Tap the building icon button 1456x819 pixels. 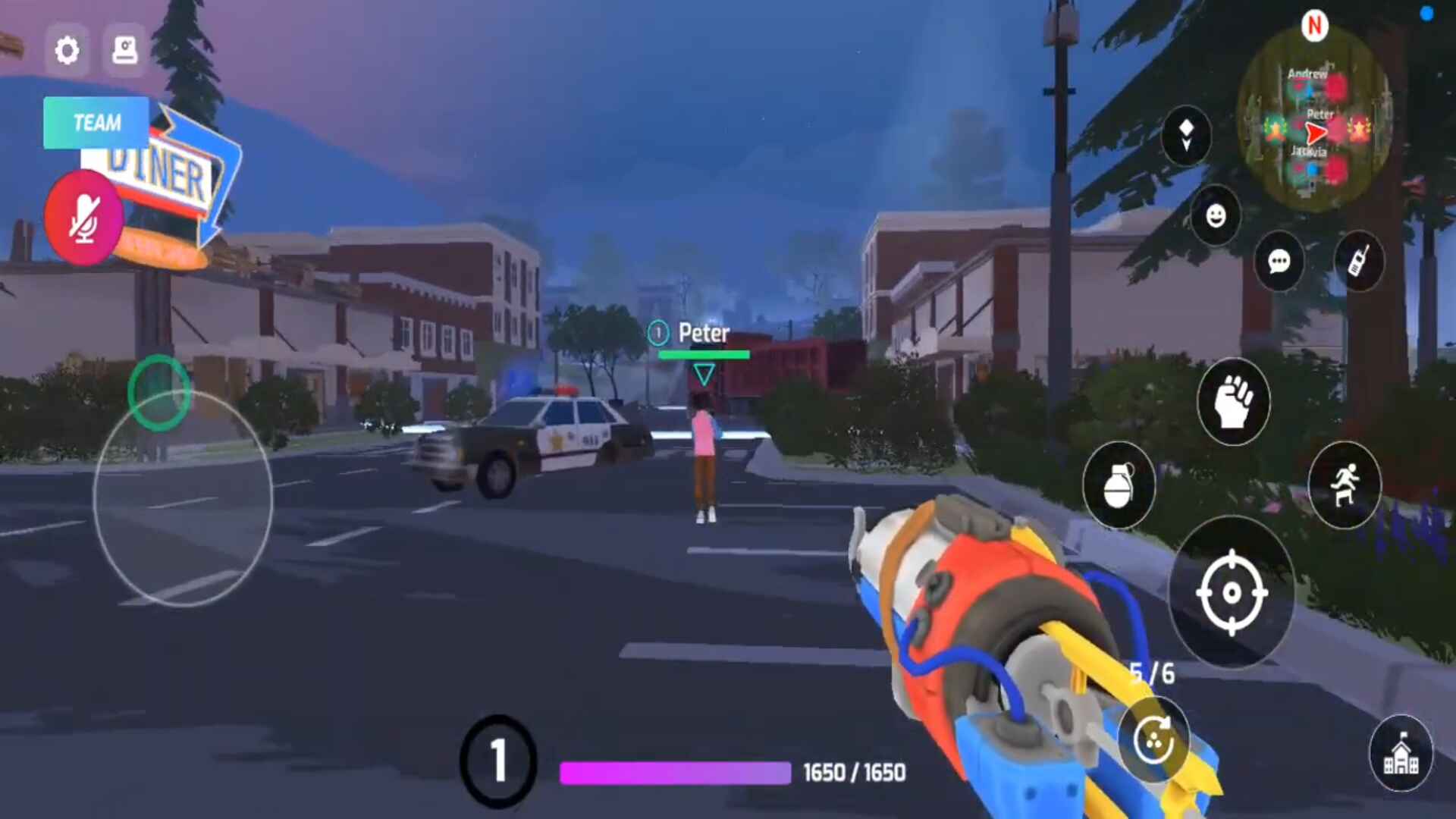(1401, 754)
